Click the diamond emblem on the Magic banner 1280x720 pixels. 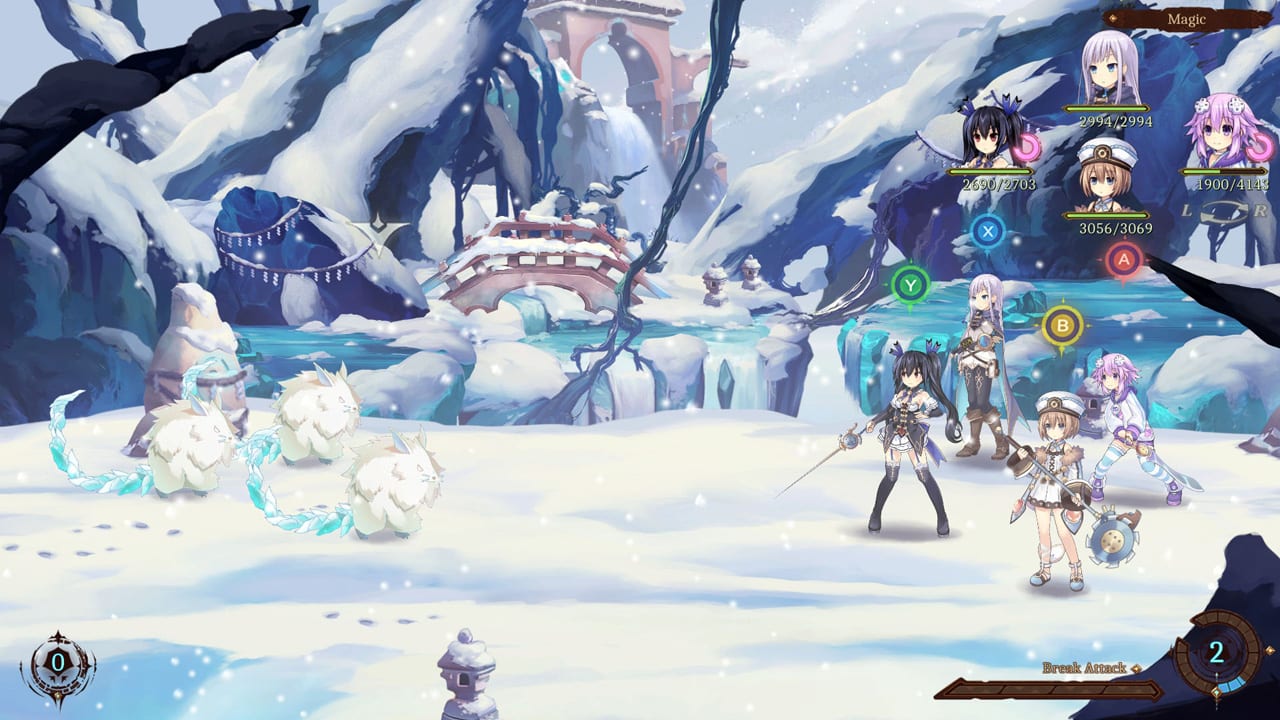[1113, 17]
